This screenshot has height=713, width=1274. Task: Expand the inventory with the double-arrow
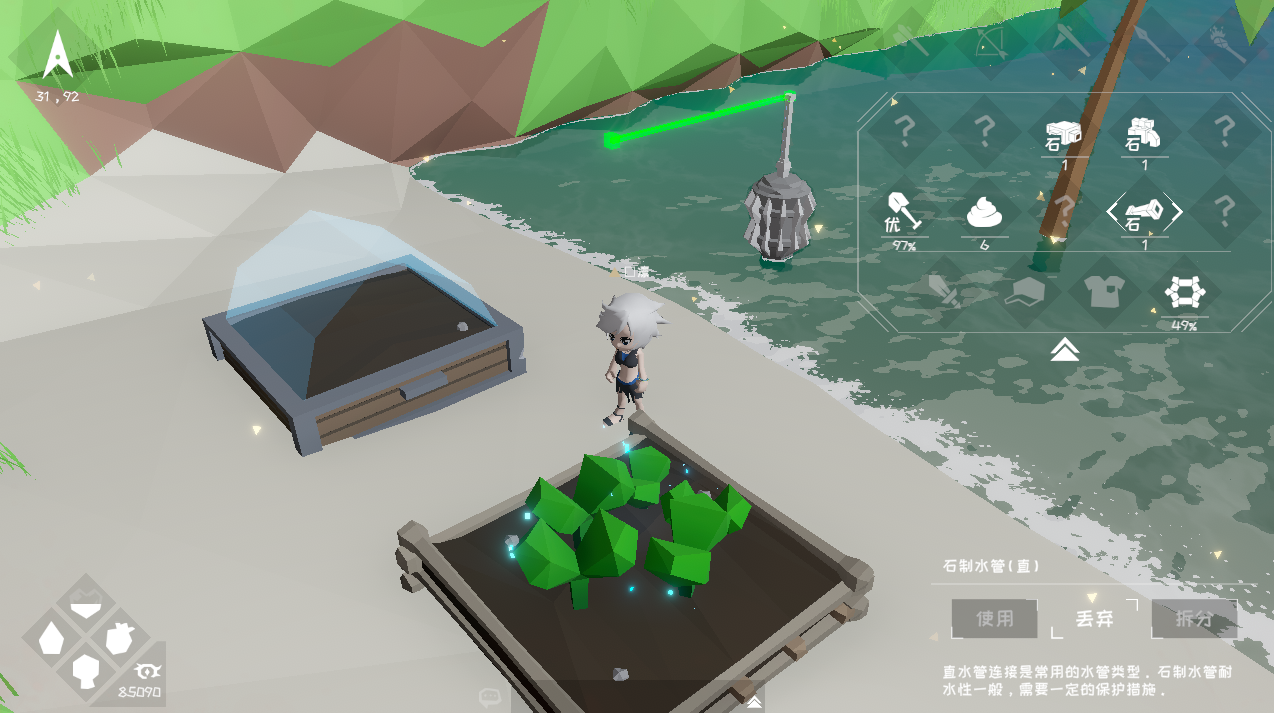point(1064,349)
